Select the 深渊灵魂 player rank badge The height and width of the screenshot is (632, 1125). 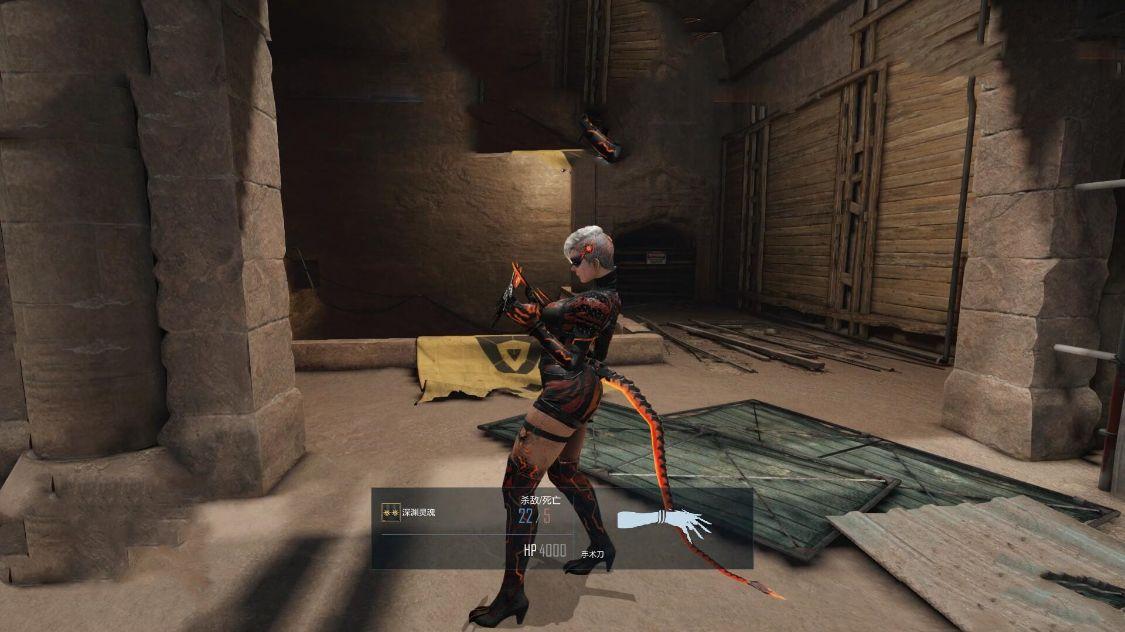click(x=391, y=513)
